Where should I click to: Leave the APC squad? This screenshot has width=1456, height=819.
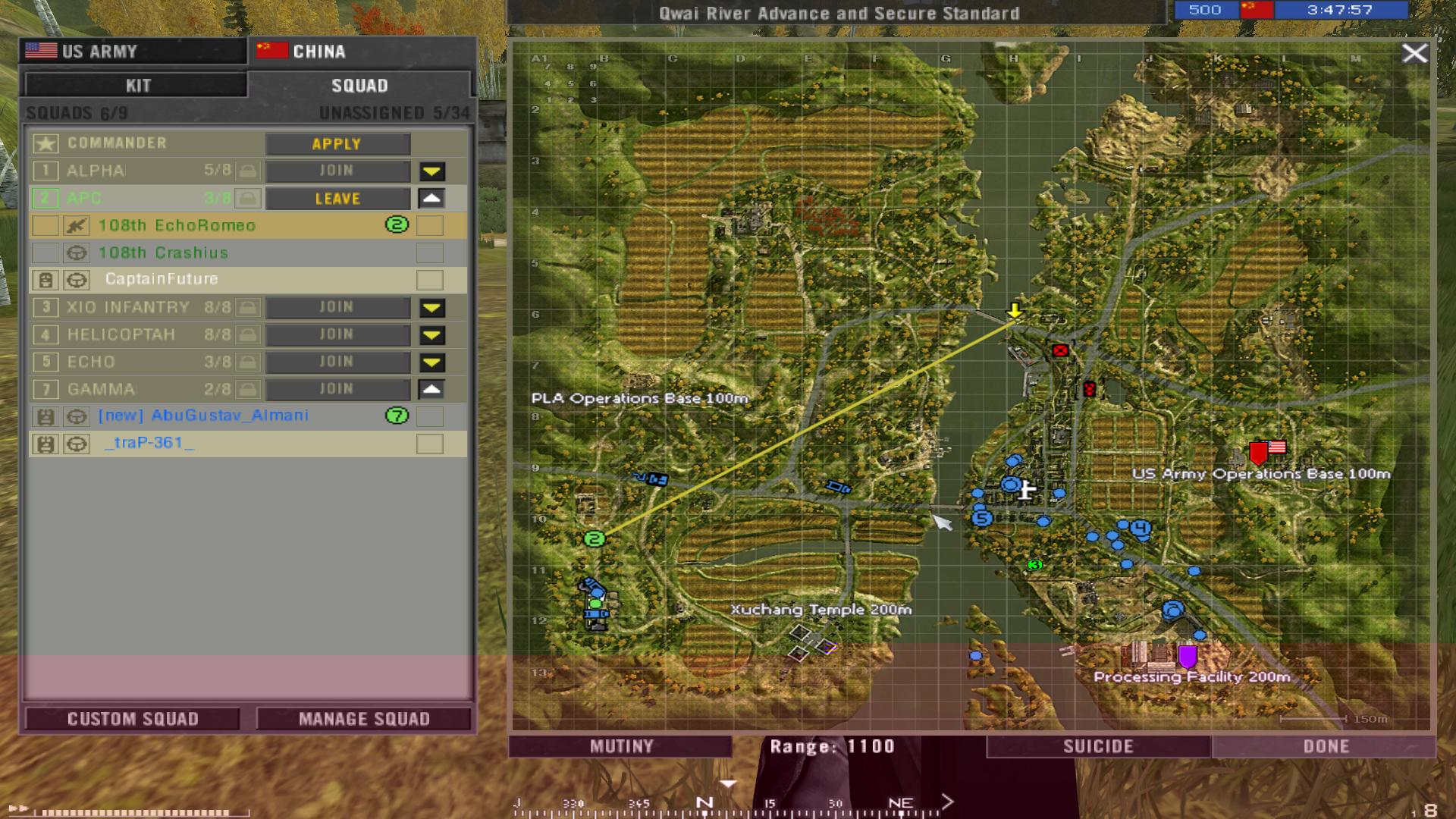coord(337,199)
